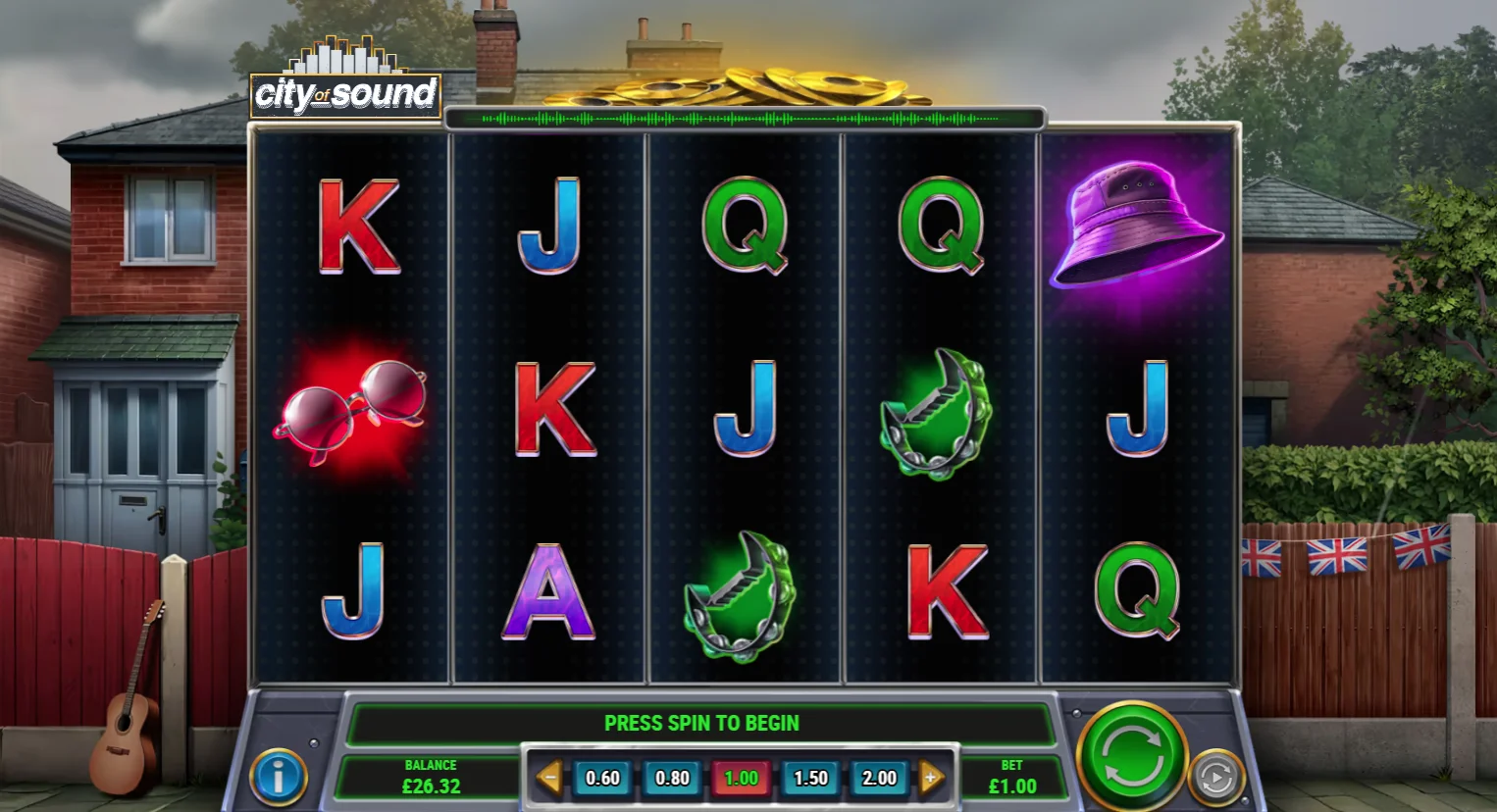Click the left arrow to decrease bet
The image size is (1497, 812).
552,777
